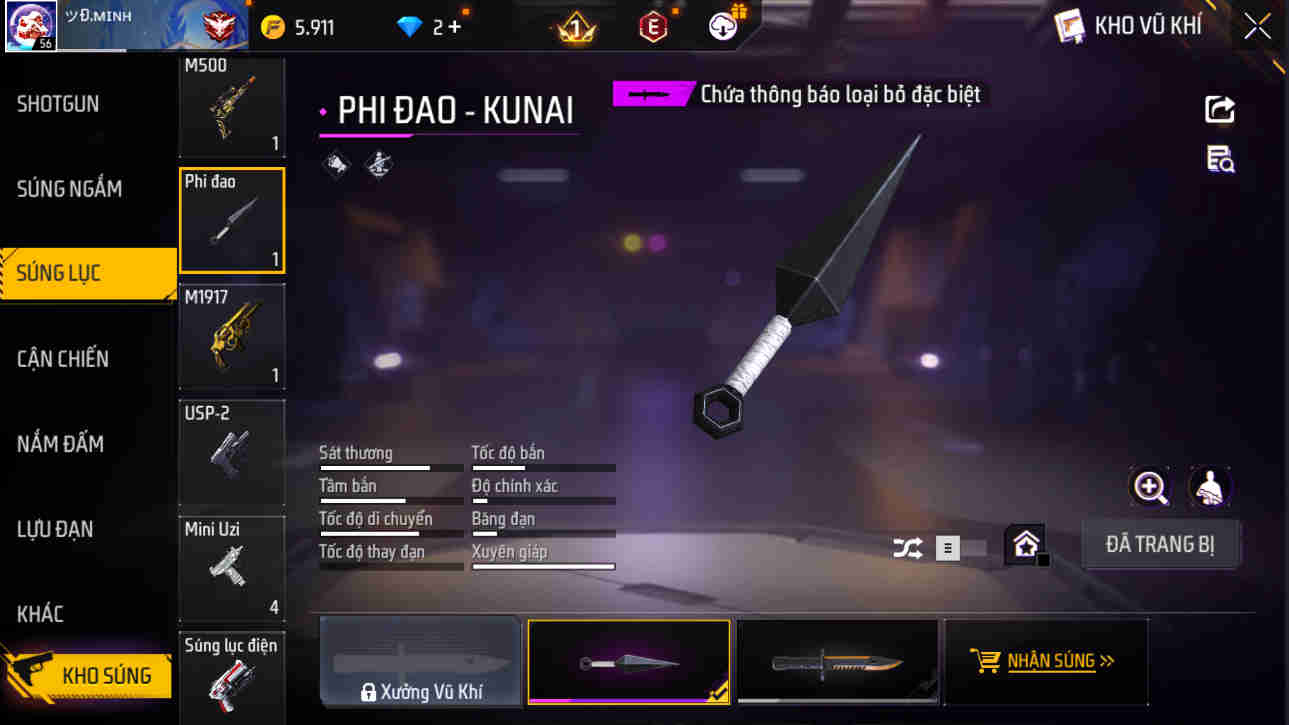Select the M1917 weapon thumbnail
The image size is (1289, 725).
[x=232, y=335]
